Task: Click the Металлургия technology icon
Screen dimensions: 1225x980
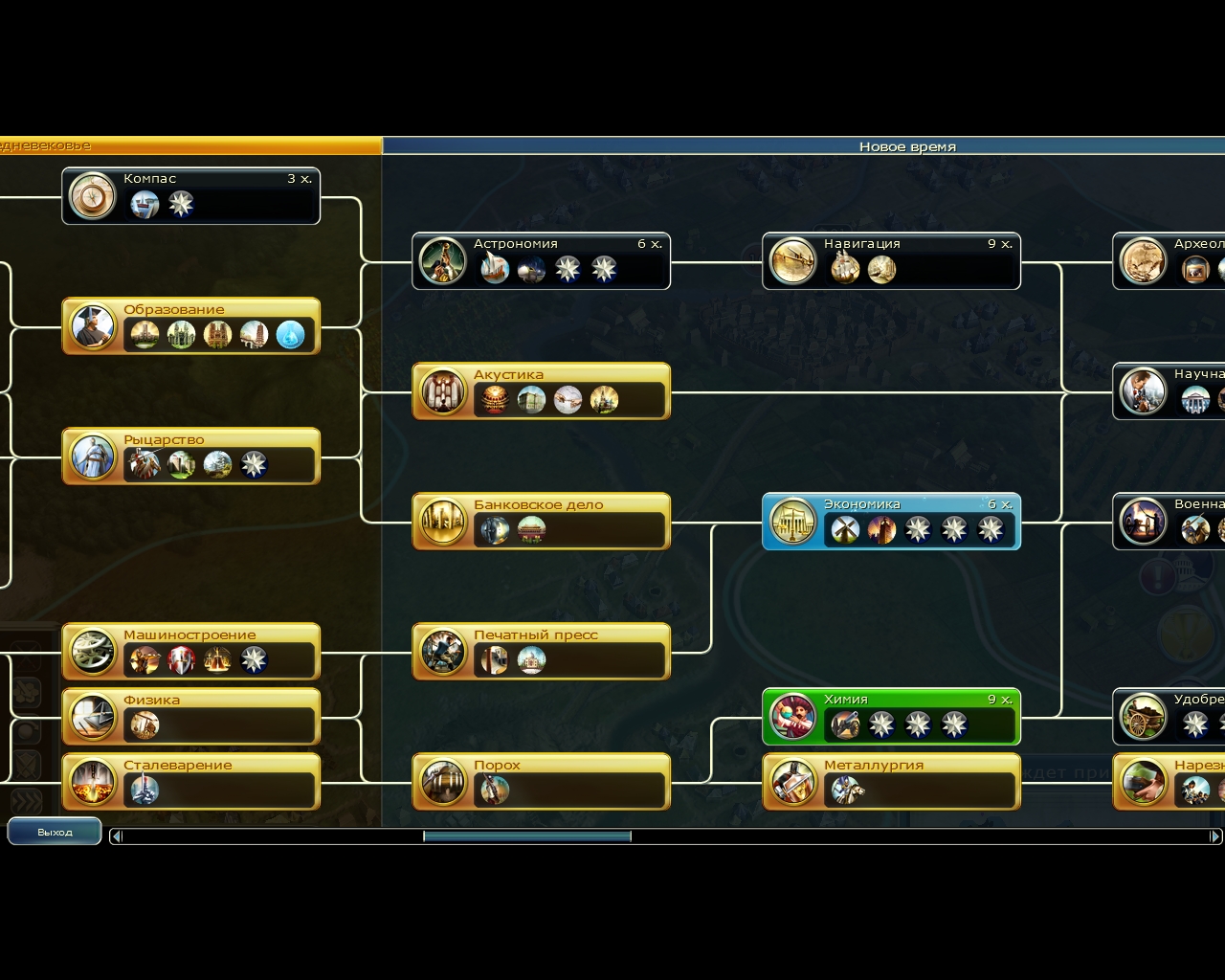Action: (792, 782)
